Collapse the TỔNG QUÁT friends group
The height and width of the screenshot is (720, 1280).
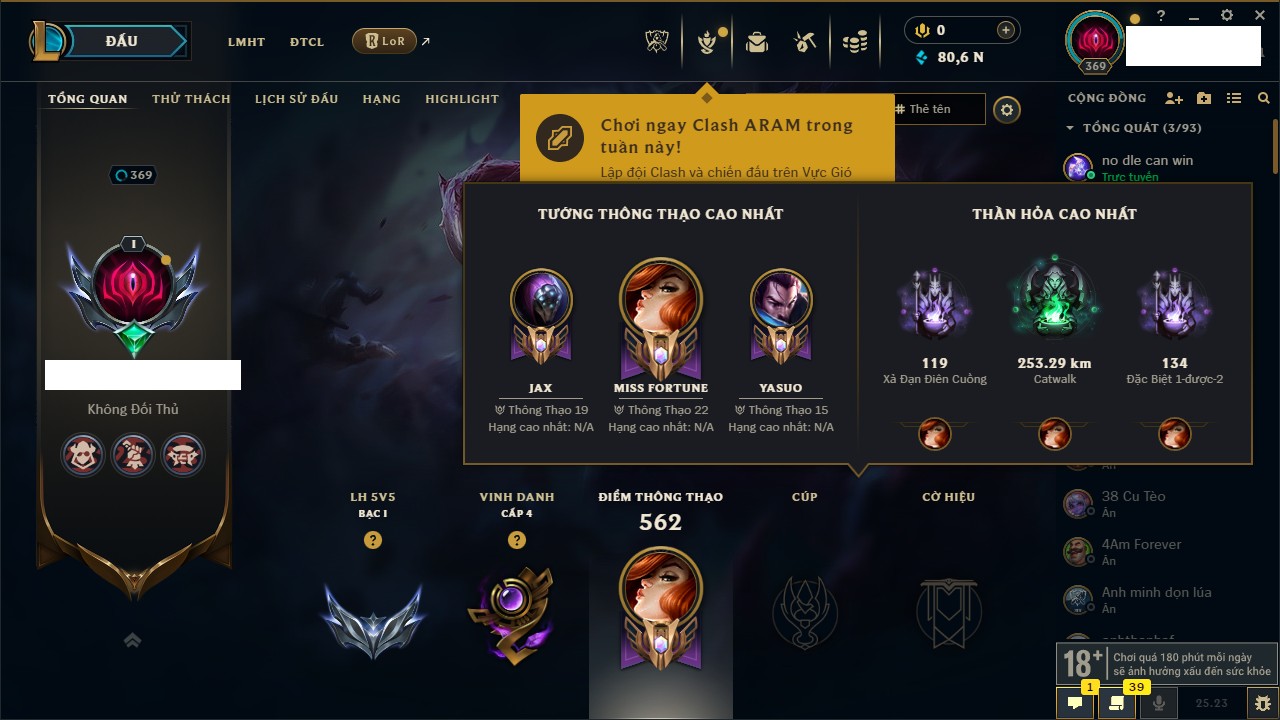click(x=1070, y=128)
